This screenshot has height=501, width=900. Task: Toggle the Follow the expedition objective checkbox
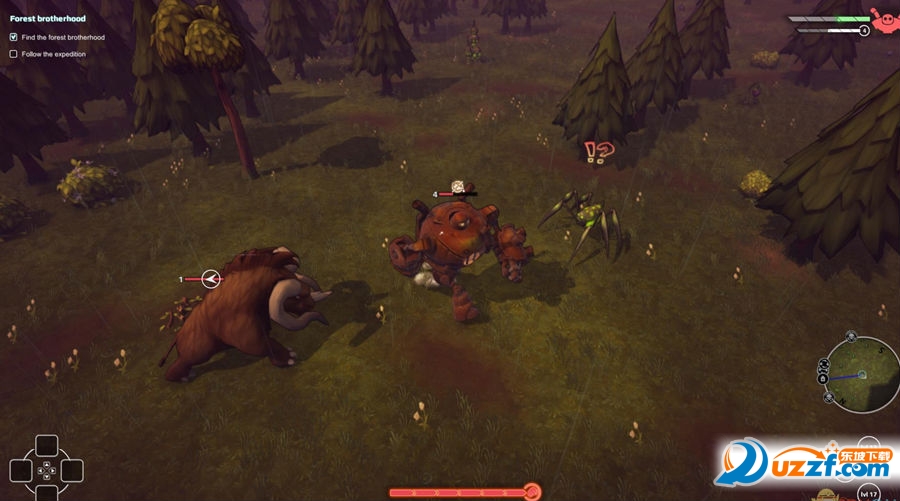13,54
